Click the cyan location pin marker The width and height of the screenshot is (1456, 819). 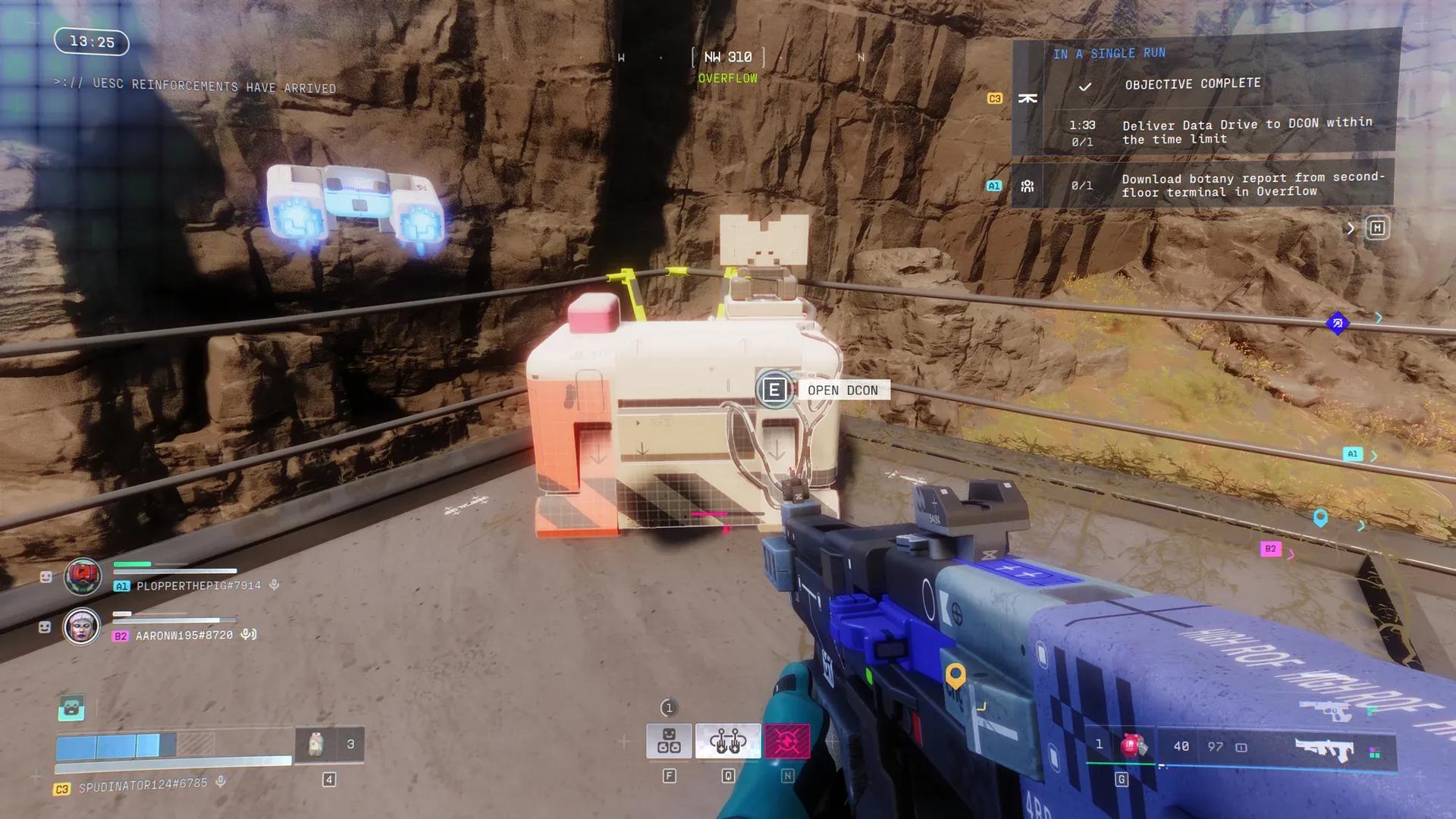1320,518
